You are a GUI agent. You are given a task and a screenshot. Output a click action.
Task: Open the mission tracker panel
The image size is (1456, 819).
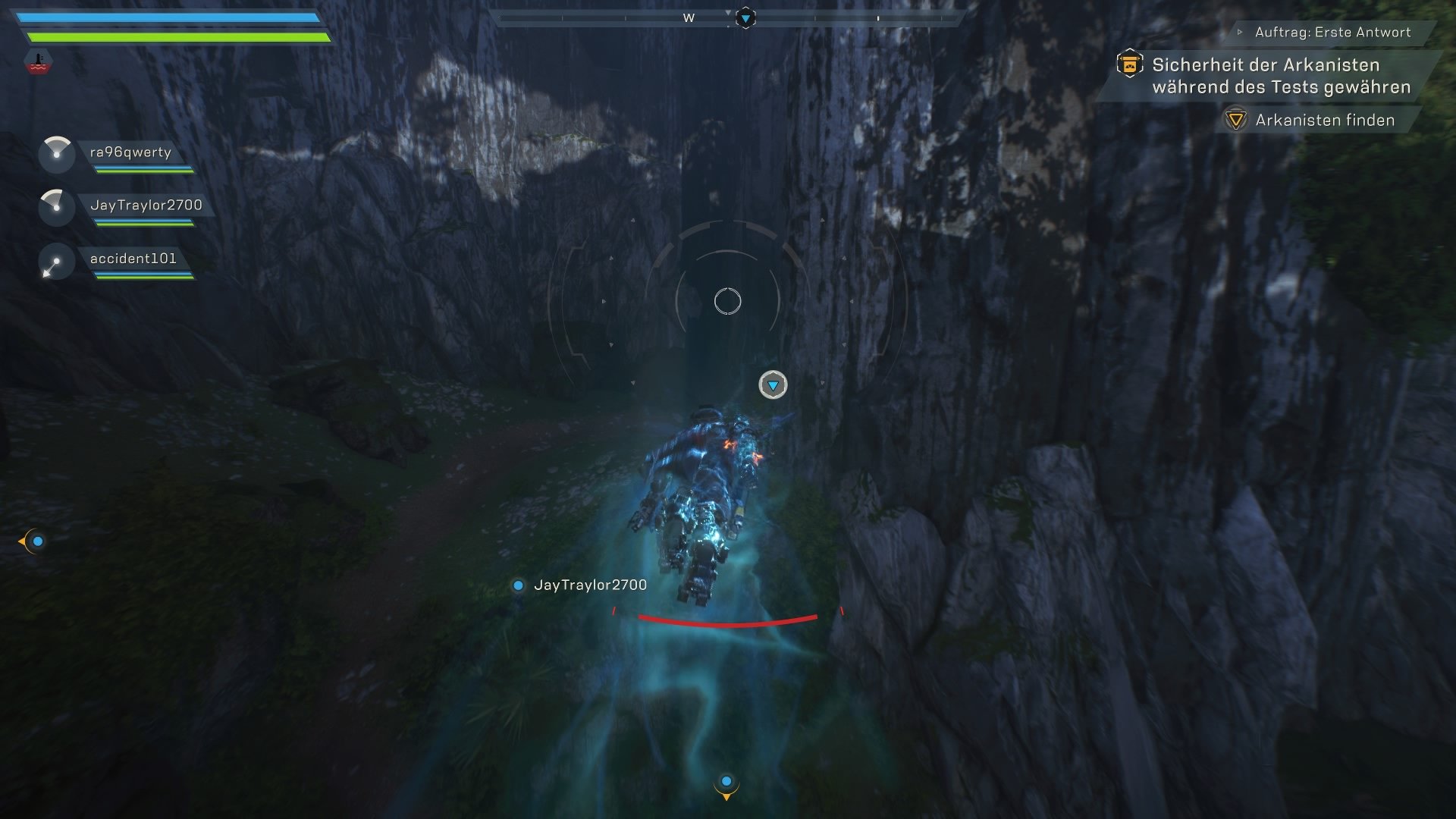coord(1282,79)
